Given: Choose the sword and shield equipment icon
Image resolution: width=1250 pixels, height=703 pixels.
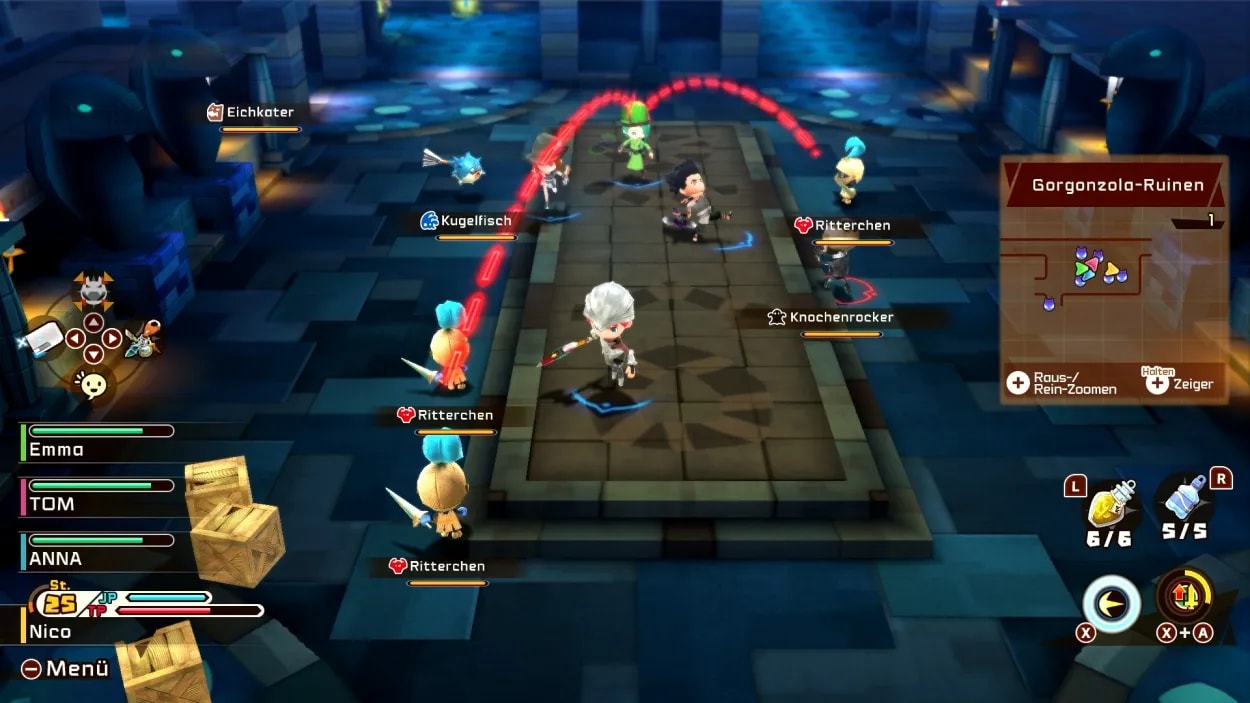Looking at the screenshot, I should pos(144,340).
